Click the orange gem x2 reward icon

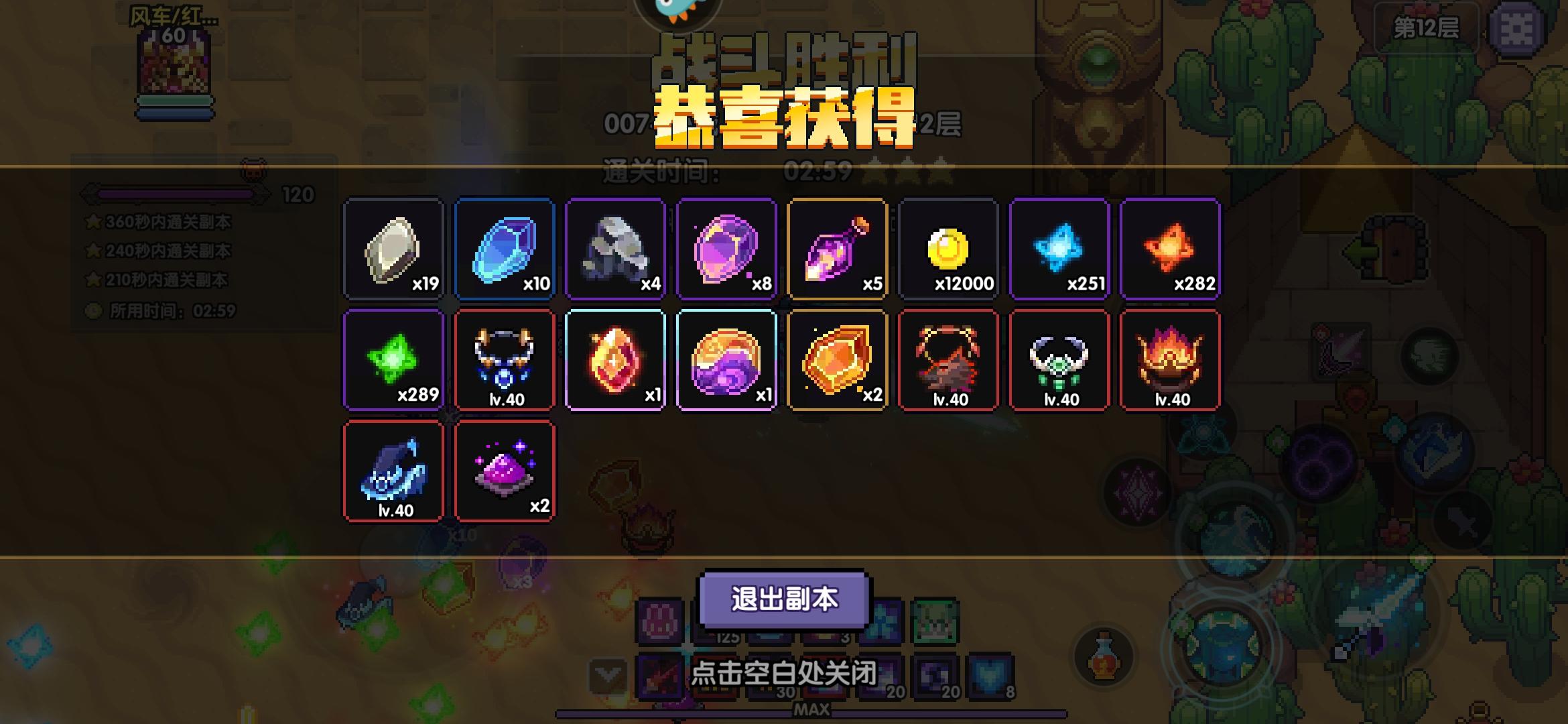pos(837,362)
